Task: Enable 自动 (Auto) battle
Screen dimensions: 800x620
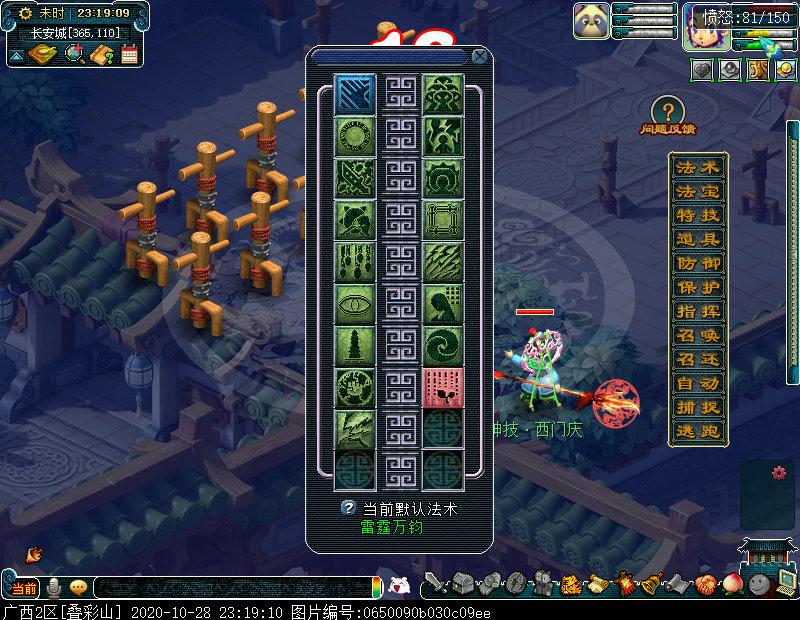Action: point(697,384)
